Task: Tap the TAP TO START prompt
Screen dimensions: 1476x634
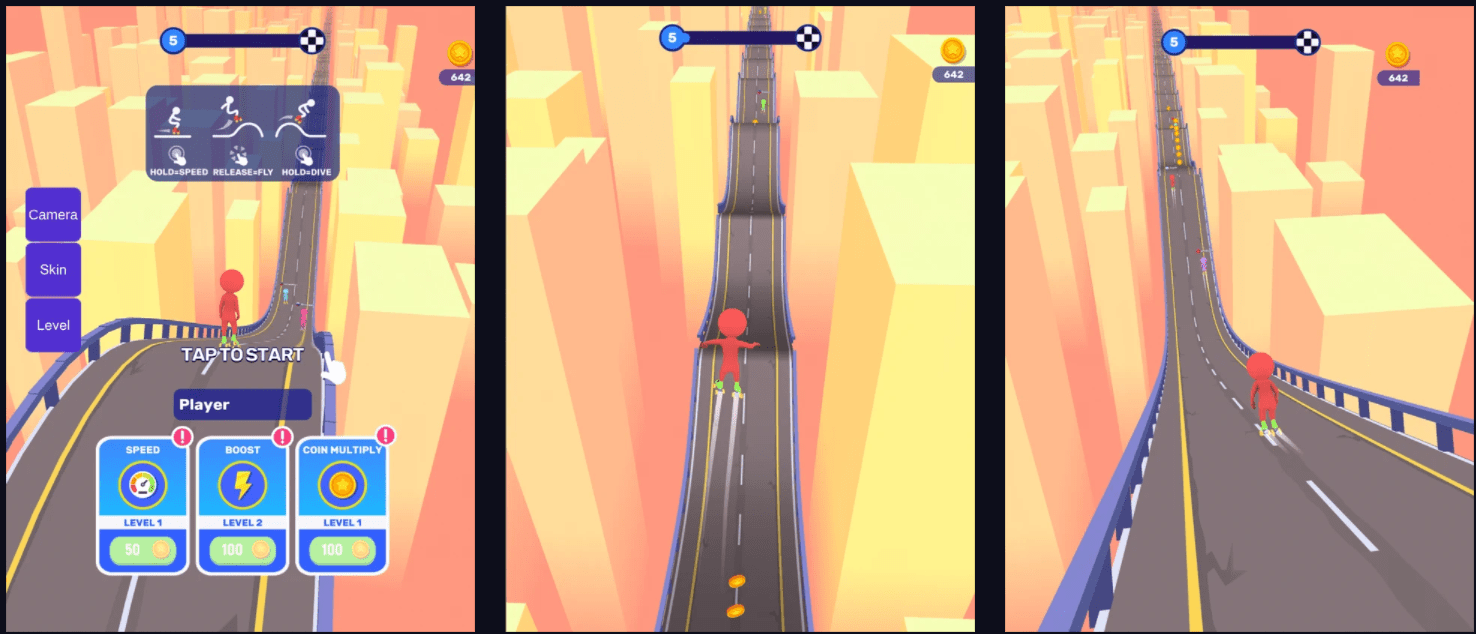Action: point(242,355)
